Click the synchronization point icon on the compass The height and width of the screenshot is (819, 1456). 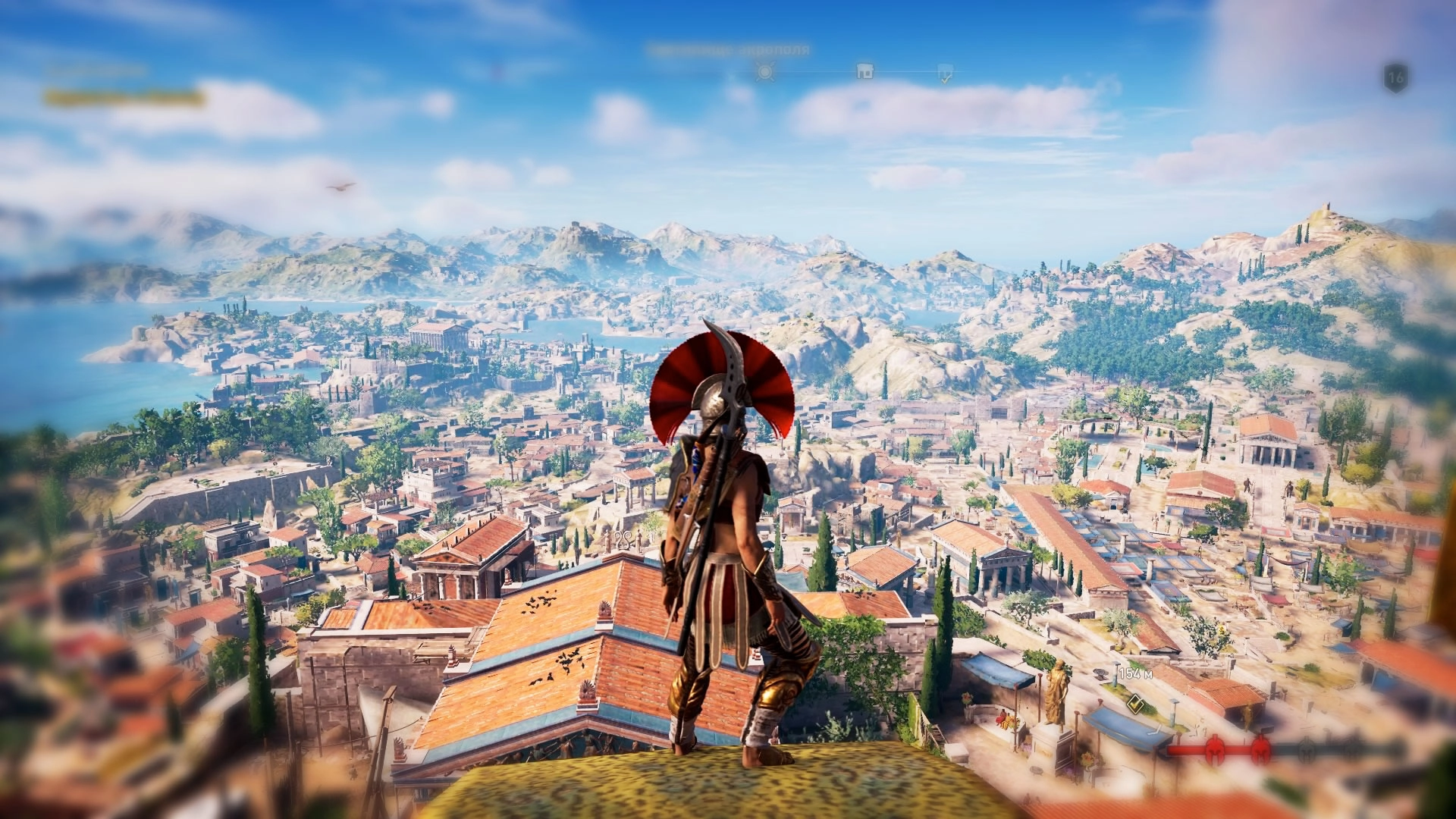point(765,72)
